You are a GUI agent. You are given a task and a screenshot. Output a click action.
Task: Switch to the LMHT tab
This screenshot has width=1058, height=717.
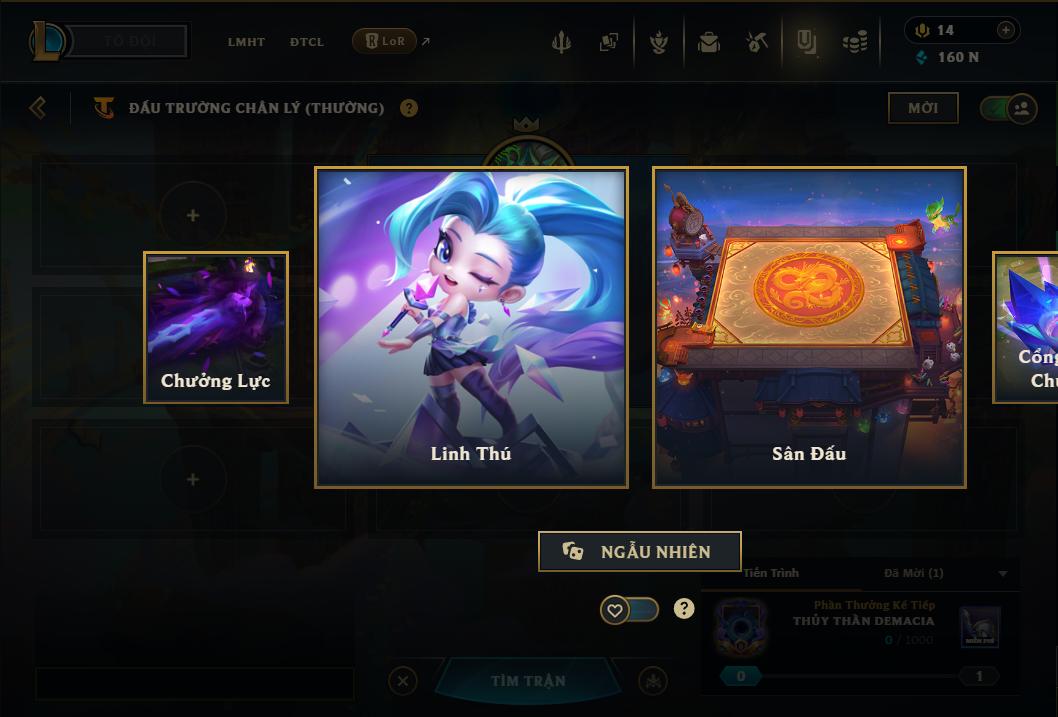click(246, 42)
